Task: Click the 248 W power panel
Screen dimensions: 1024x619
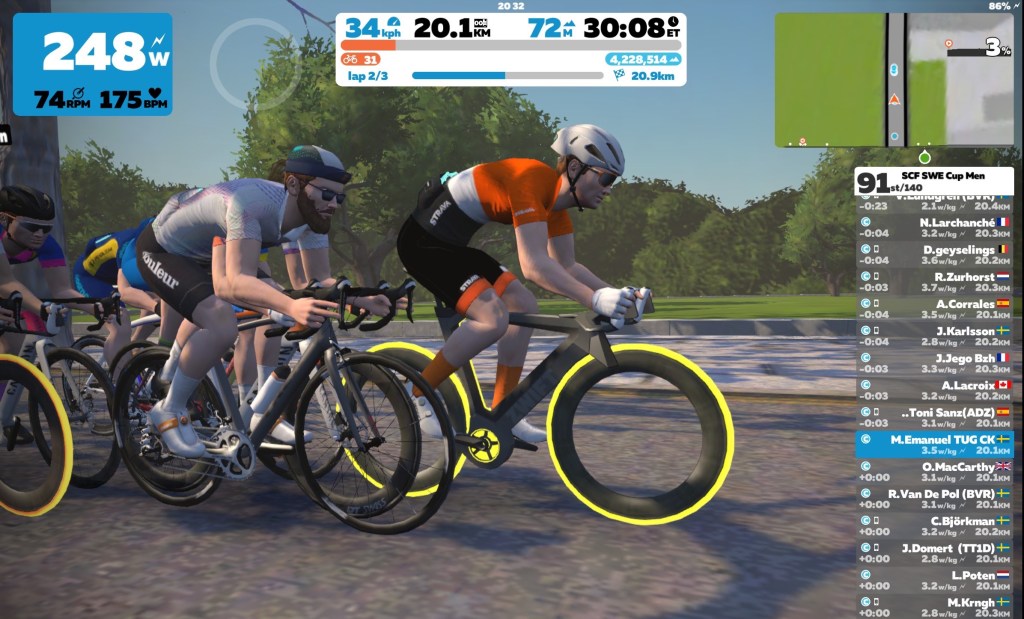Action: (92, 64)
